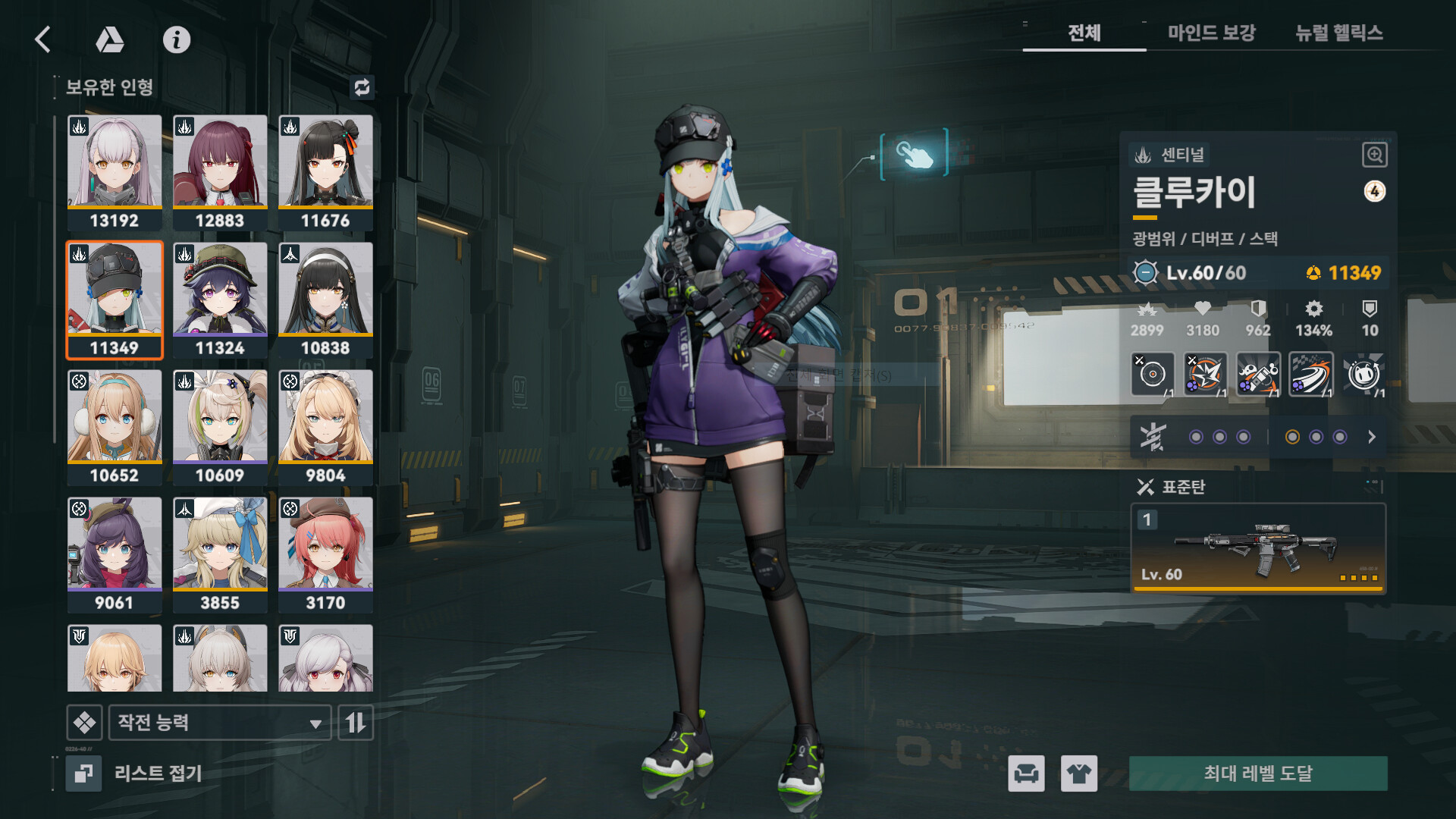Viewport: 1456px width, 819px height.
Task: Click the magnifier detail icon beside 센티널
Action: pyautogui.click(x=1374, y=155)
